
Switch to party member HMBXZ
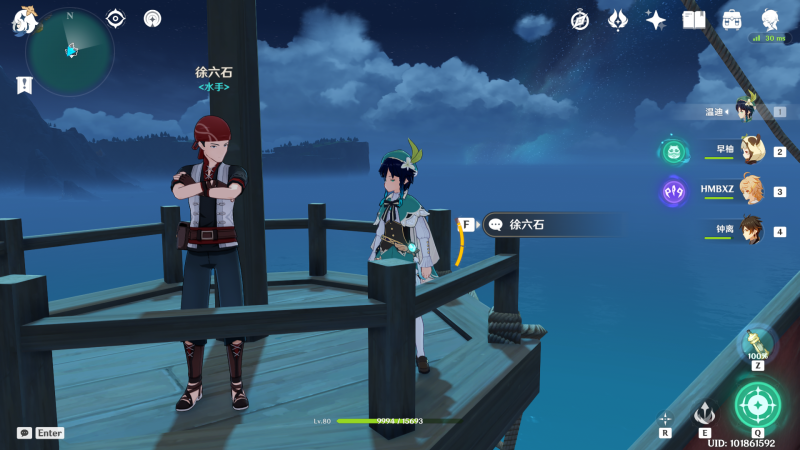pos(748,190)
